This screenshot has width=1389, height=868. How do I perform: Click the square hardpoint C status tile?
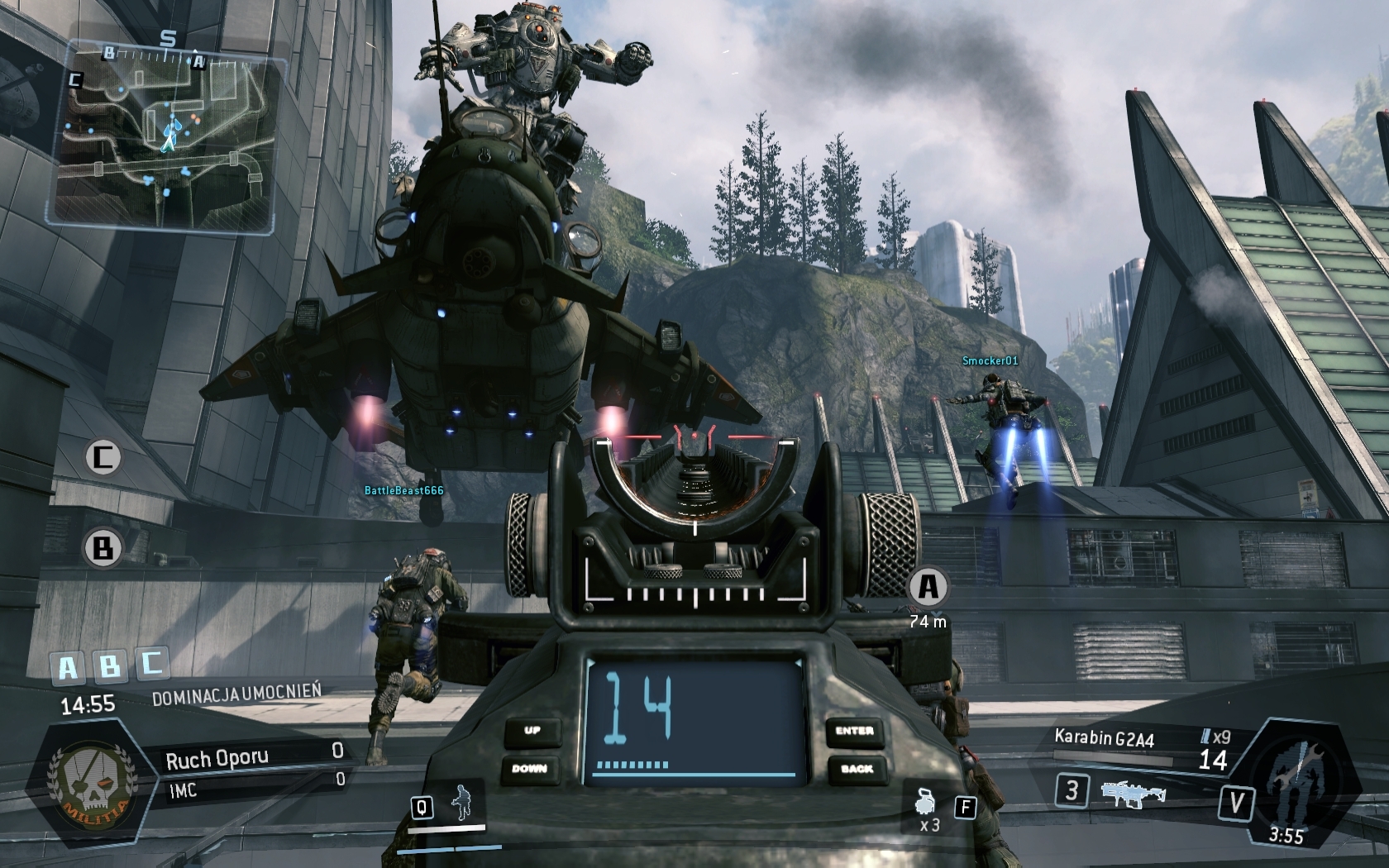pyautogui.click(x=151, y=661)
